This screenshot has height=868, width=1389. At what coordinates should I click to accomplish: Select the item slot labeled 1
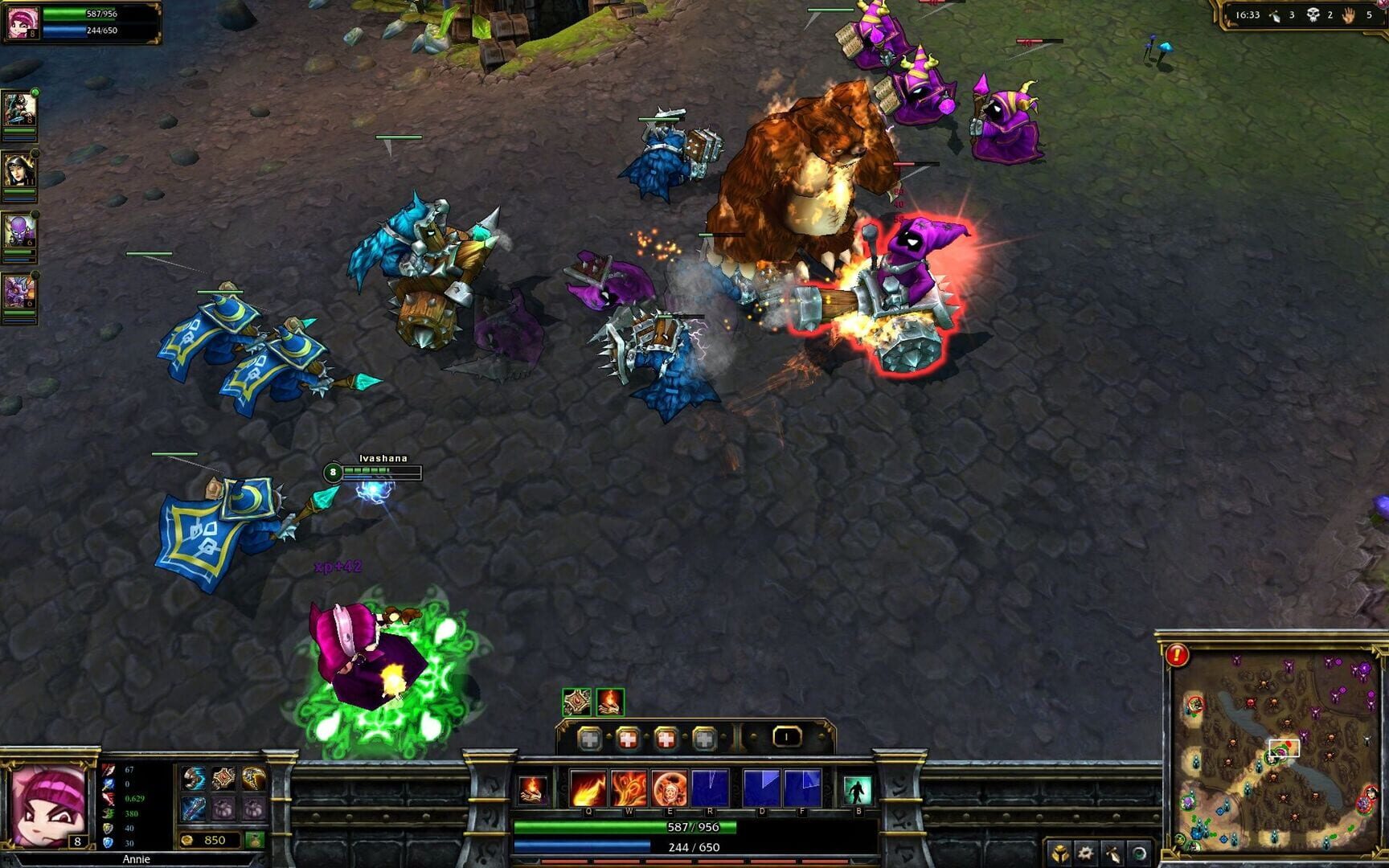[x=787, y=737]
